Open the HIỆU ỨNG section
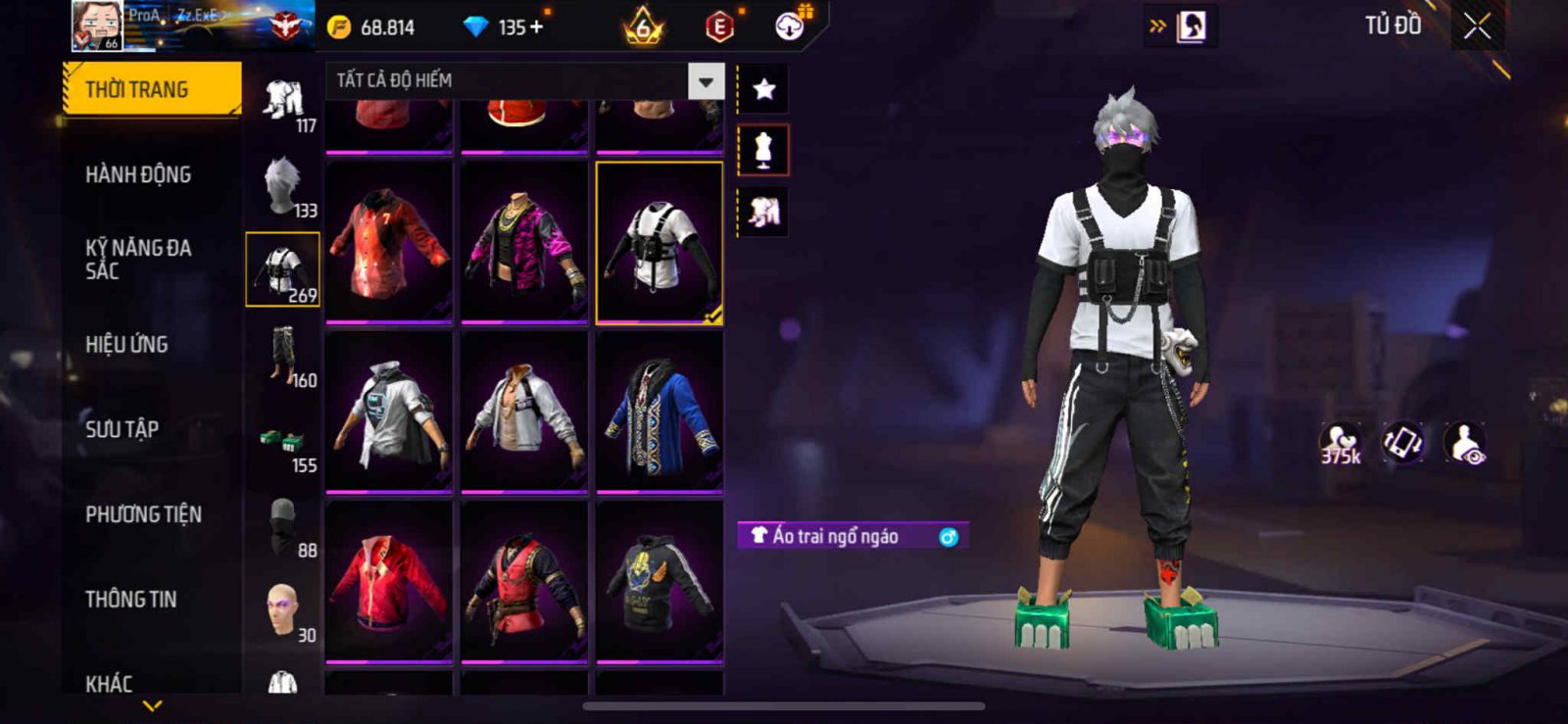This screenshot has width=1568, height=724. click(126, 345)
